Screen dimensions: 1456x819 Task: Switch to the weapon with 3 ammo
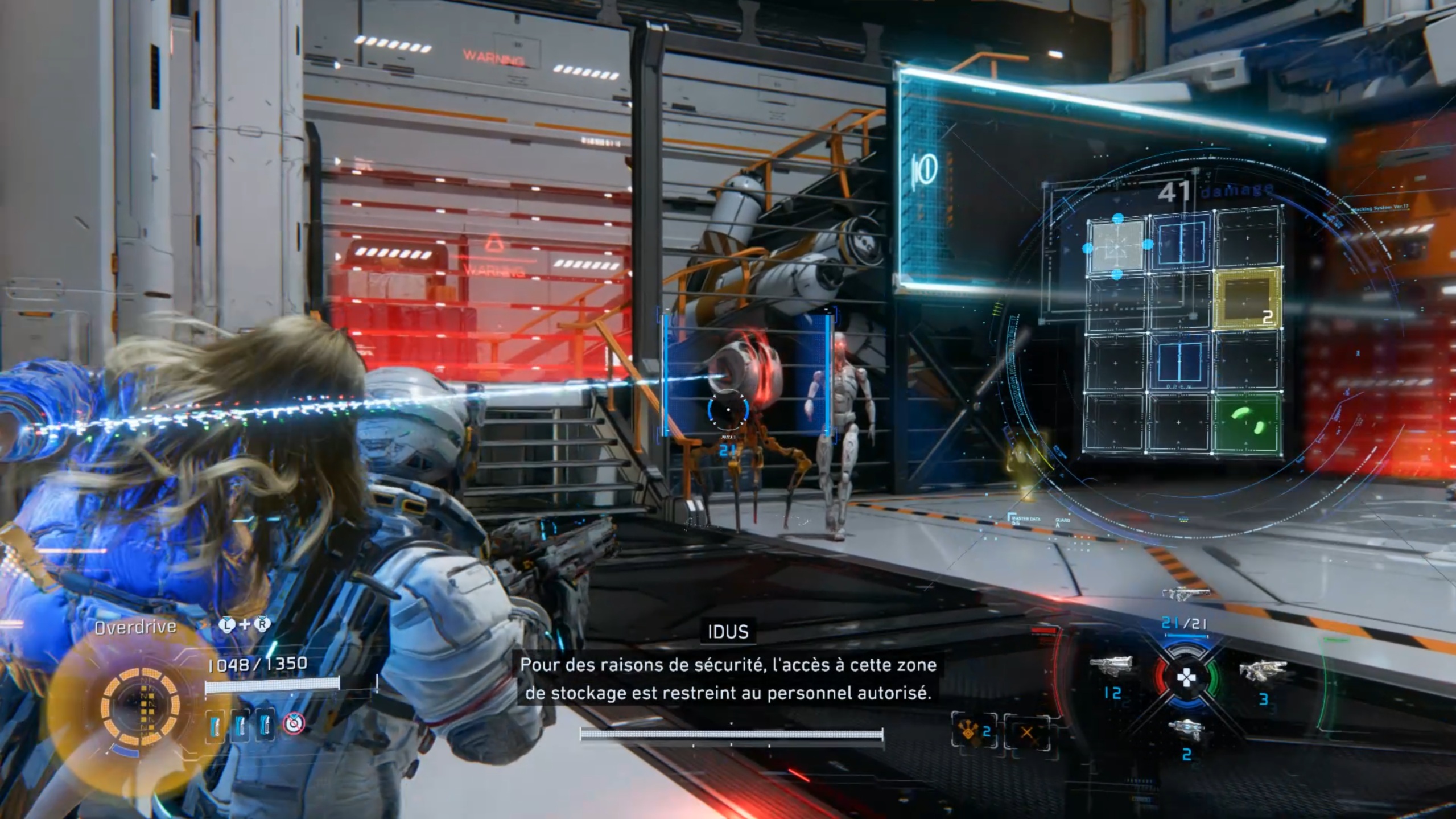(x=1263, y=670)
